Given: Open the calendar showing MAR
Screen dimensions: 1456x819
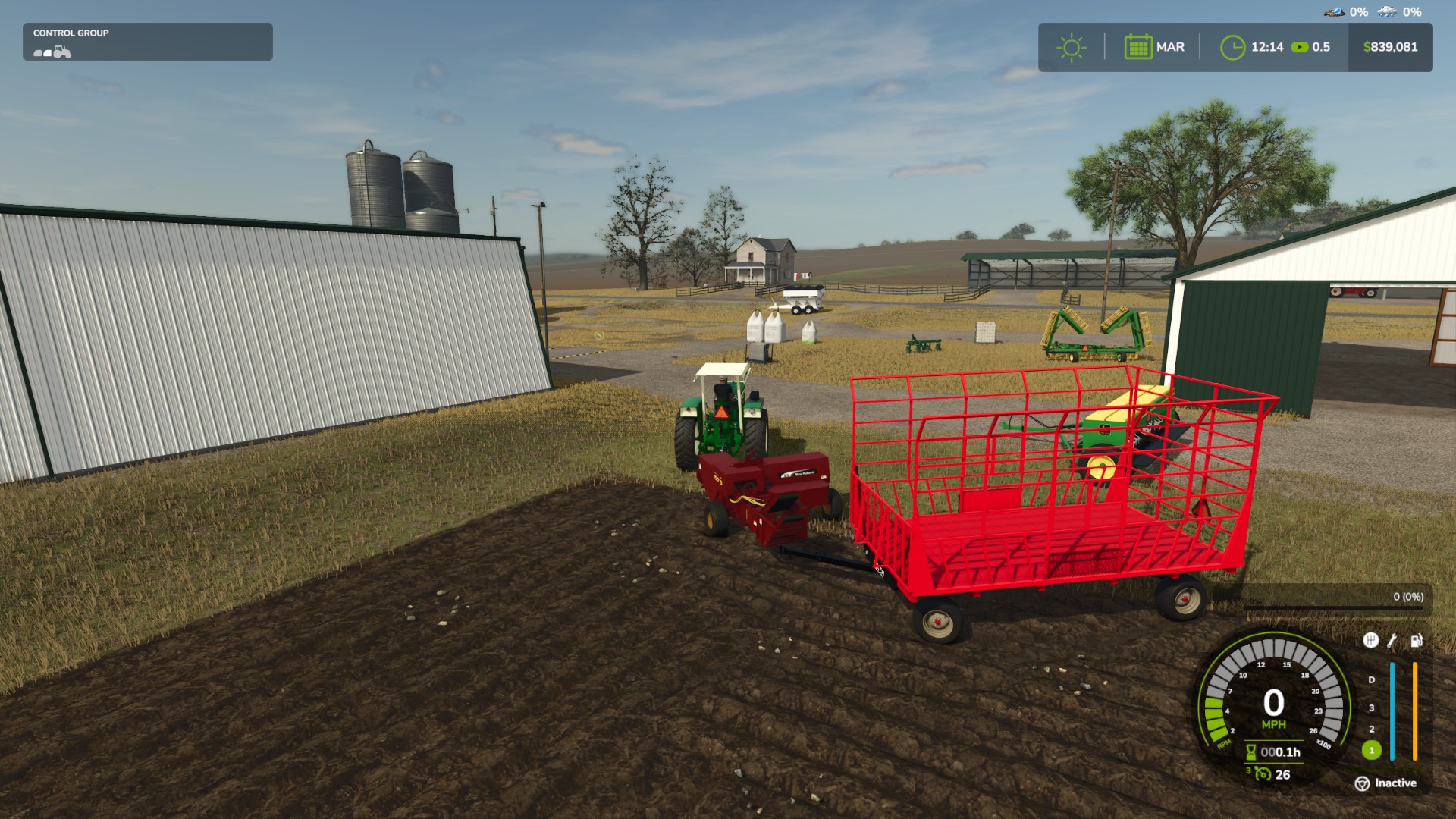Looking at the screenshot, I should [x=1138, y=45].
